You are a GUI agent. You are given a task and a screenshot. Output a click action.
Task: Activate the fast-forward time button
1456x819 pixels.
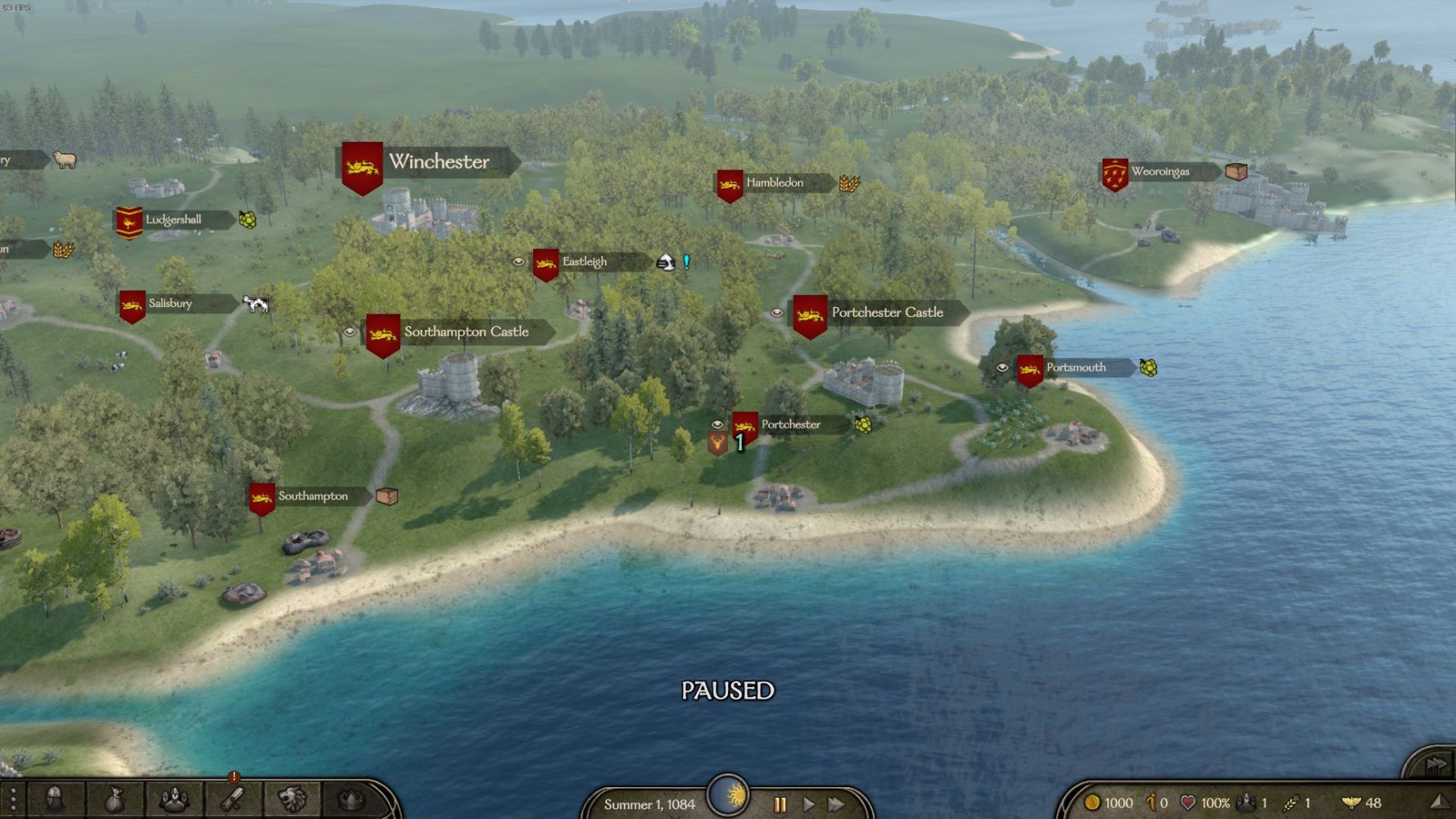(836, 804)
